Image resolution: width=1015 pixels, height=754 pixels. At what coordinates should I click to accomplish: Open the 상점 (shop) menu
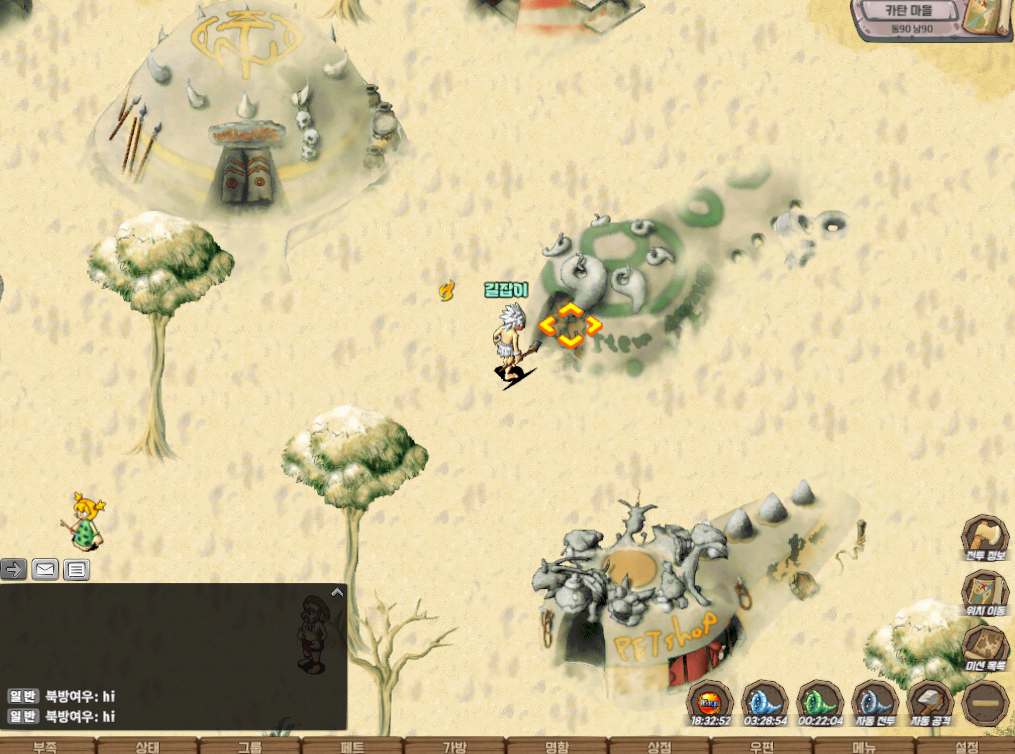(659, 746)
